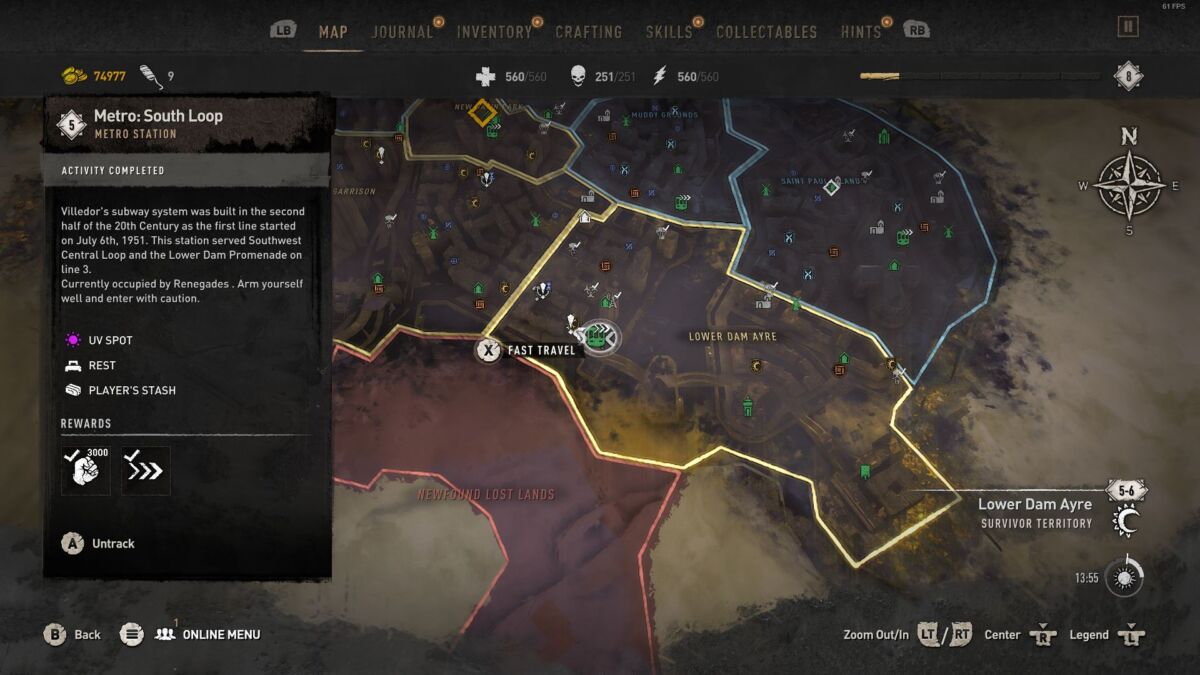Open the Collectables tab
The image size is (1200, 675).
point(765,32)
